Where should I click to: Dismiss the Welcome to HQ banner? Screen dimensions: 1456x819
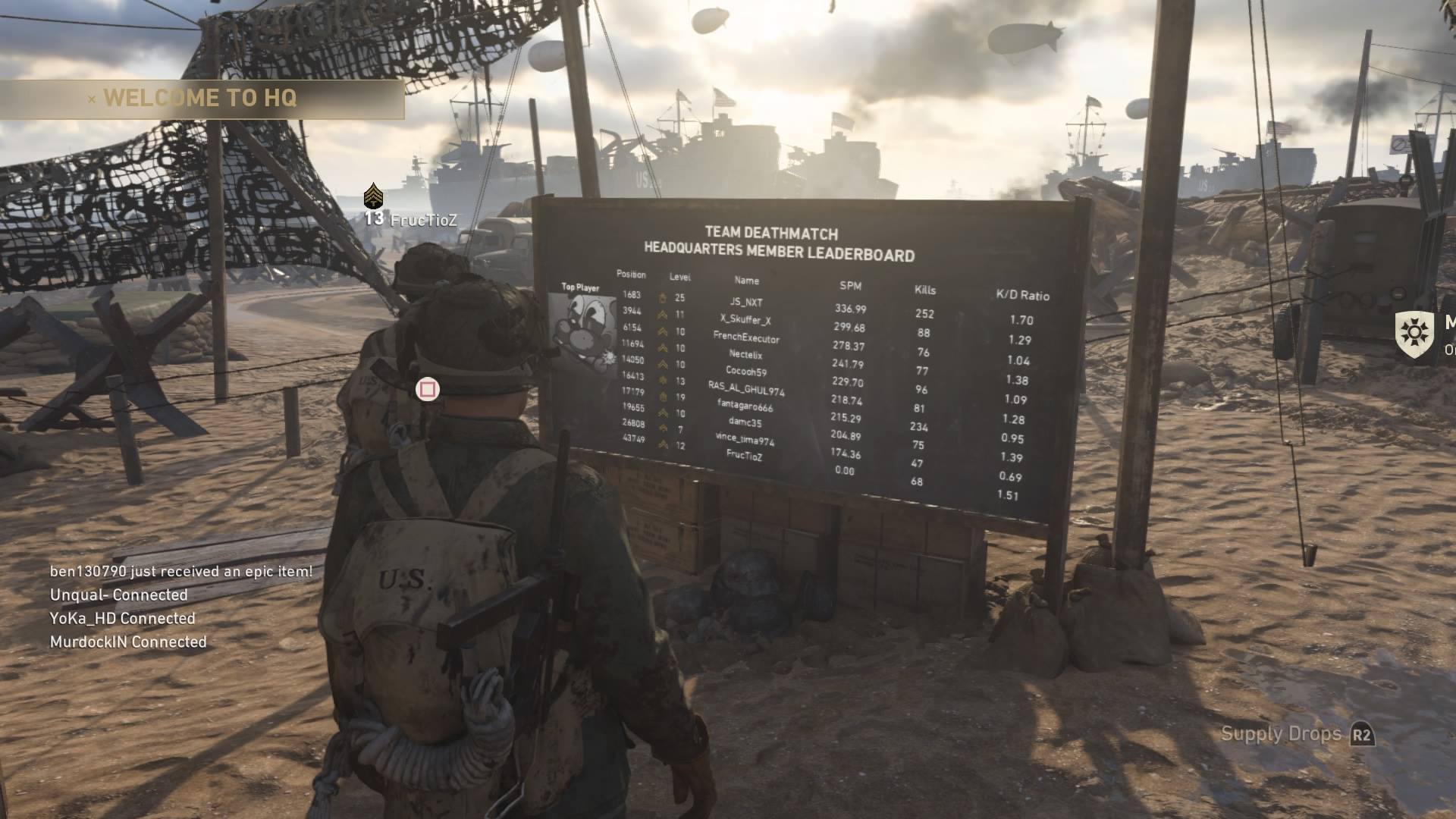coord(92,99)
